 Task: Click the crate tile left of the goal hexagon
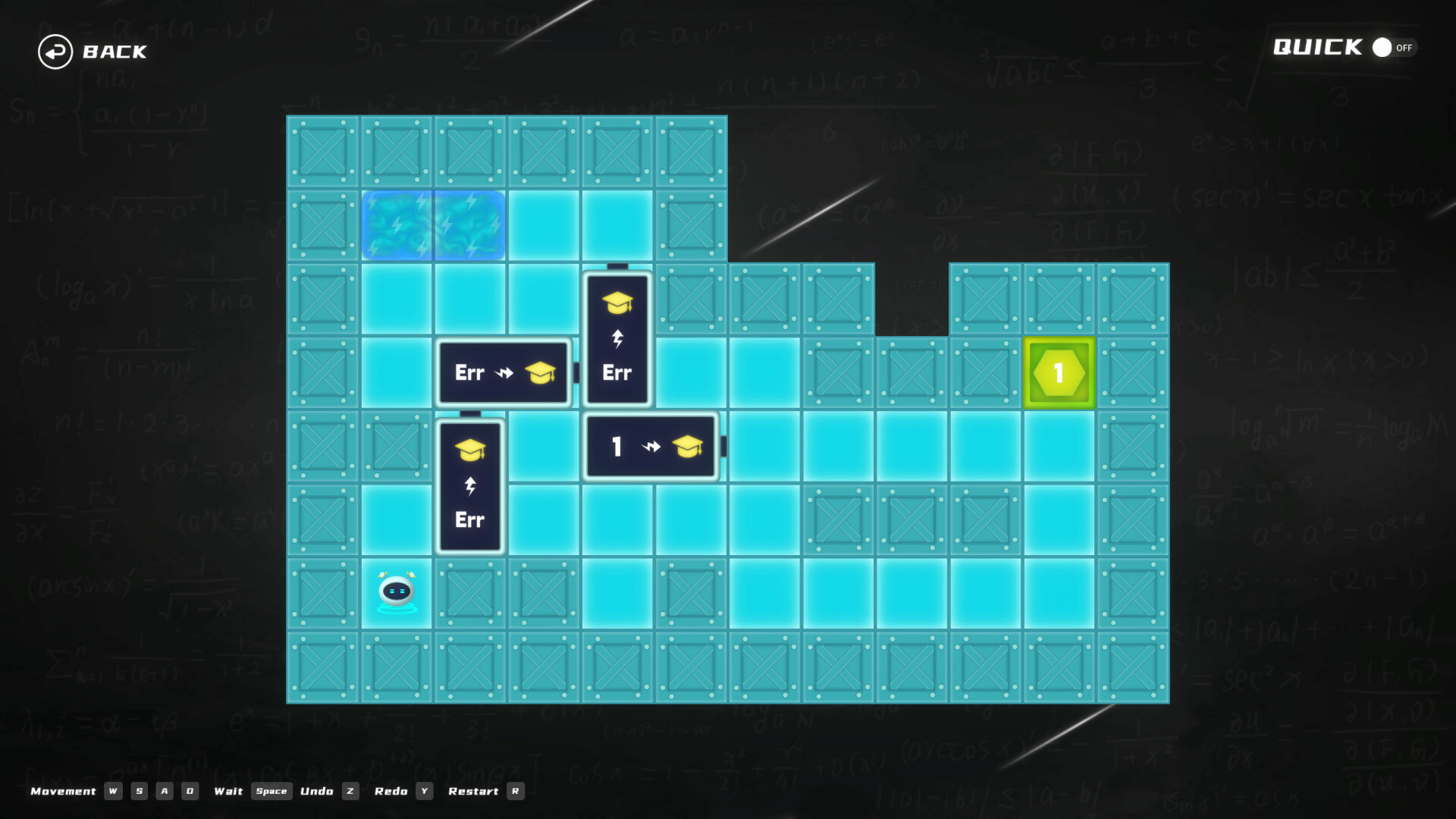(986, 372)
